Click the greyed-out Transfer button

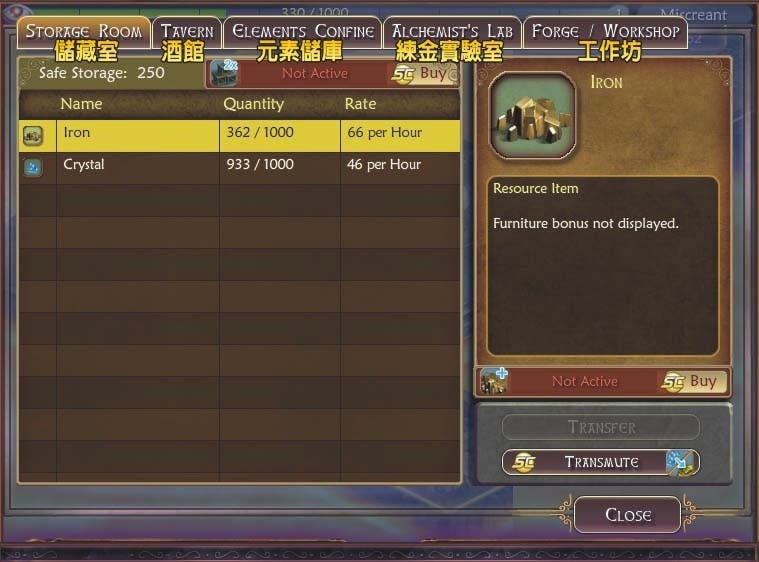(601, 427)
